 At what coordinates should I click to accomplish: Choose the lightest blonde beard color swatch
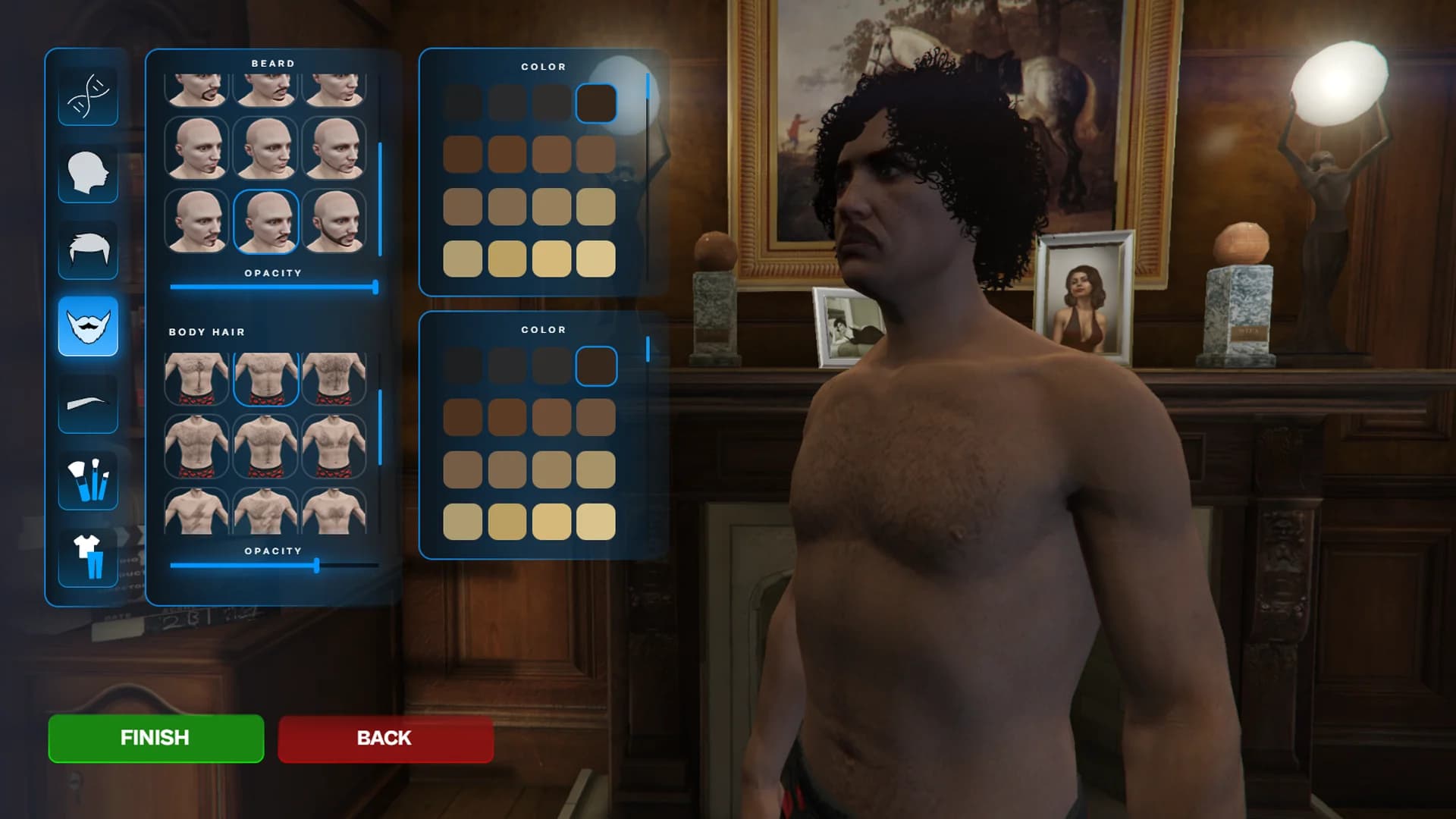pos(596,259)
